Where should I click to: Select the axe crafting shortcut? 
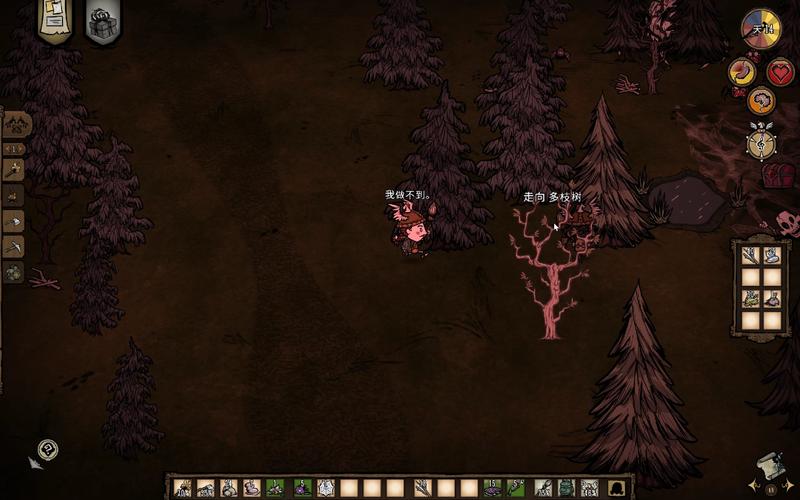tap(15, 170)
